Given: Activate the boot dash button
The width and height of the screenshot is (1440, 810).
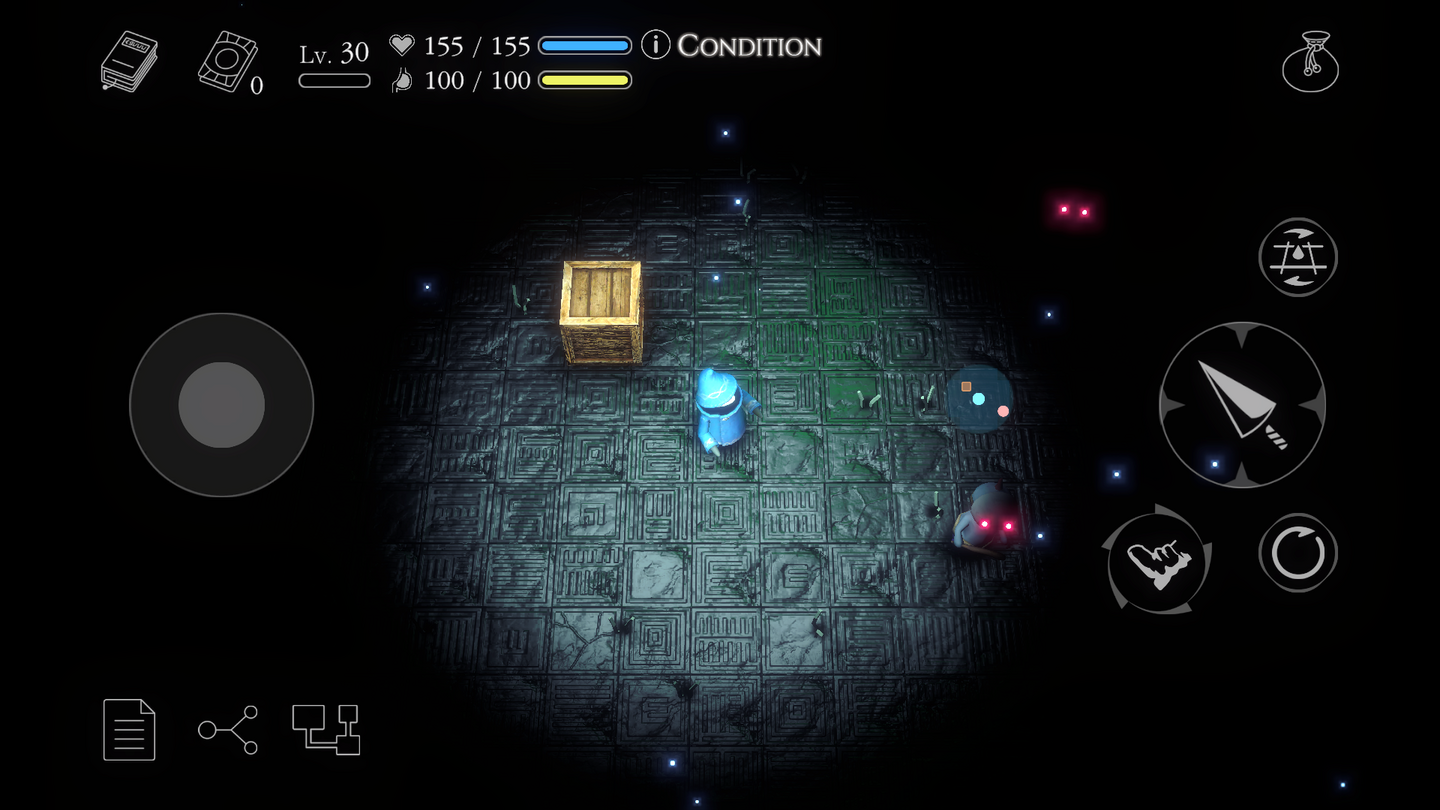Looking at the screenshot, I should 1159,560.
